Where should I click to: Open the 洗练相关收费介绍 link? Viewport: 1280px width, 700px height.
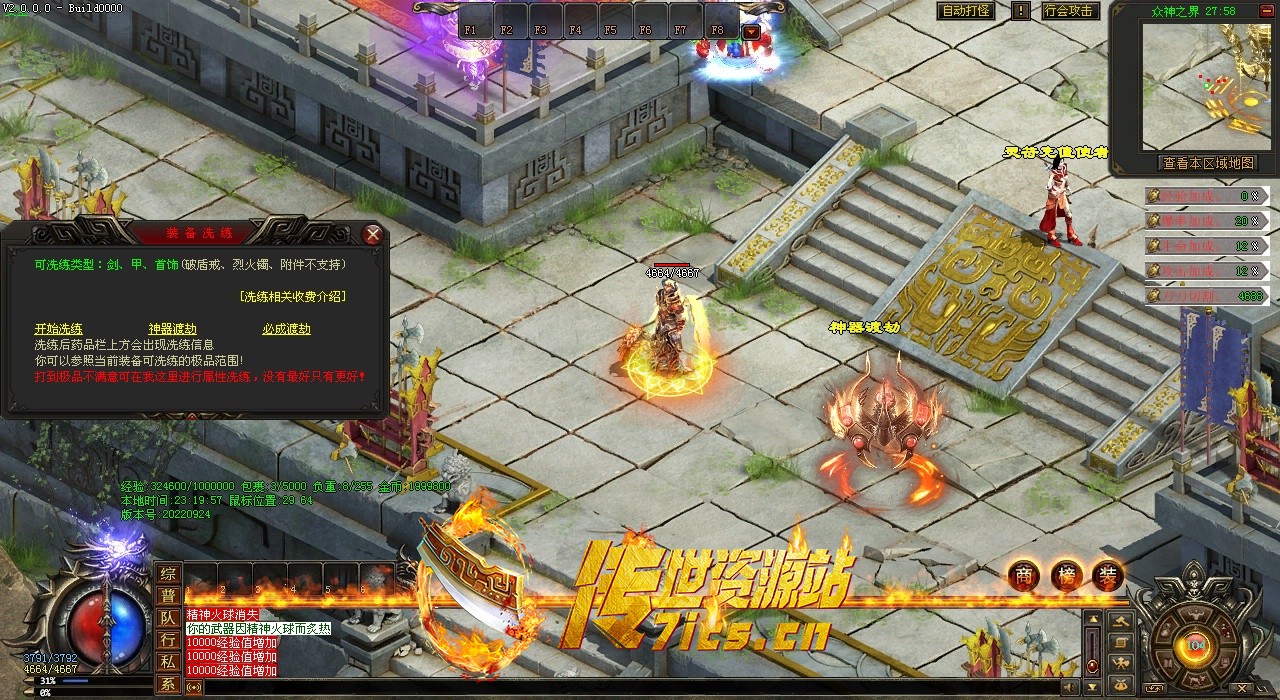click(293, 297)
